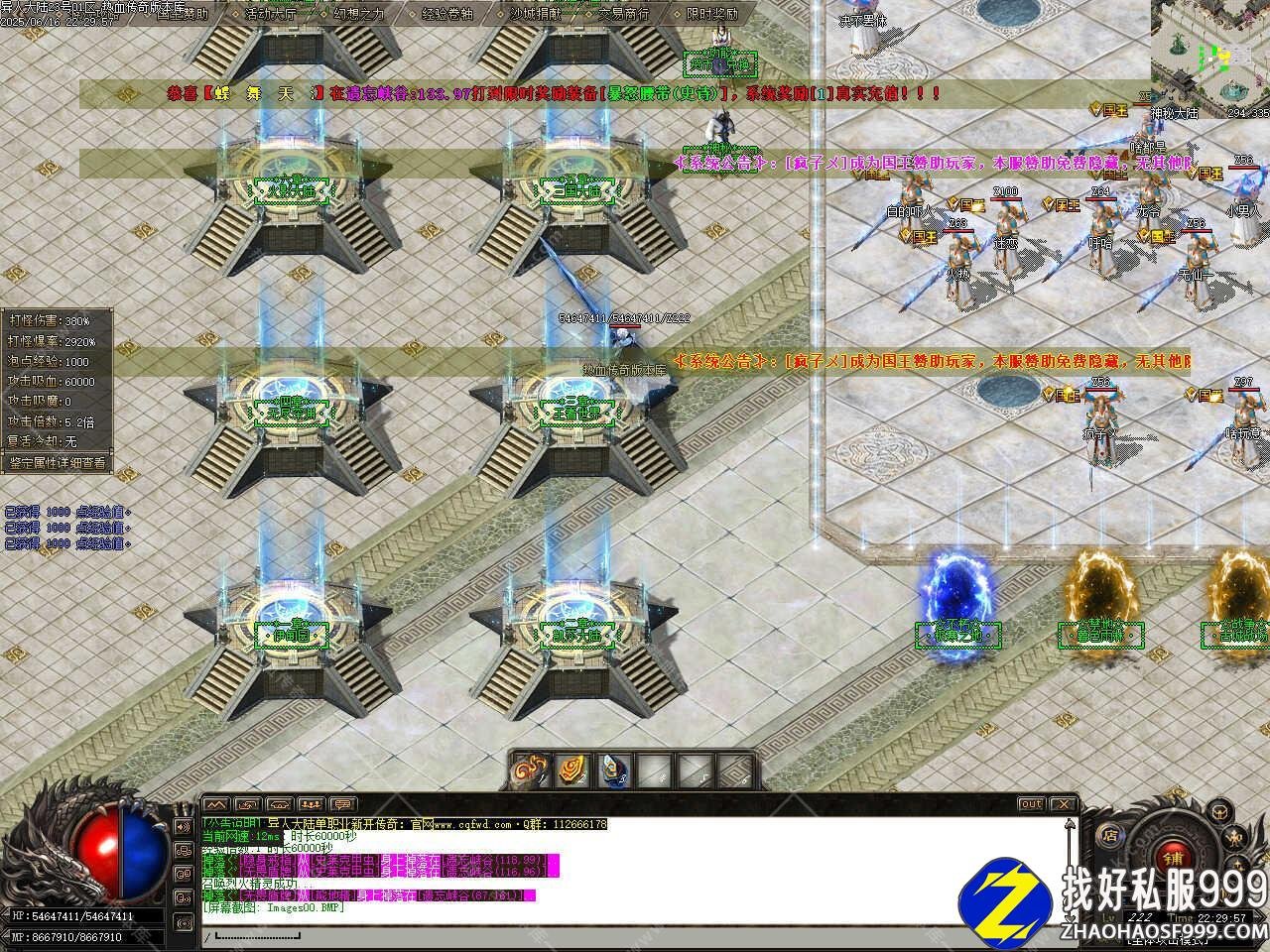
Task: Click the red 铺 round button
Action: [1173, 857]
